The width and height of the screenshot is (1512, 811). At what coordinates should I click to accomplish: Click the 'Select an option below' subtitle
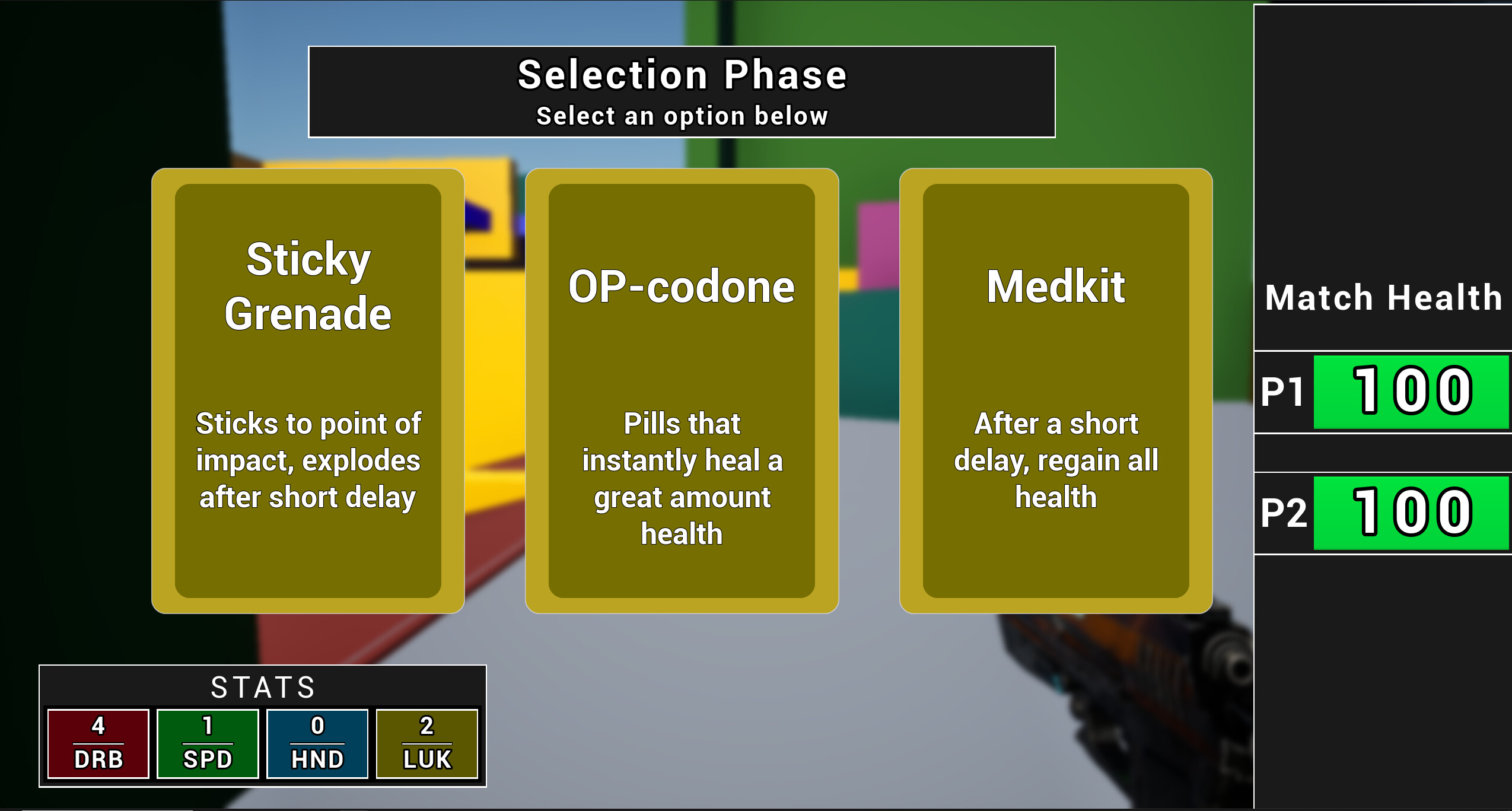tap(681, 116)
